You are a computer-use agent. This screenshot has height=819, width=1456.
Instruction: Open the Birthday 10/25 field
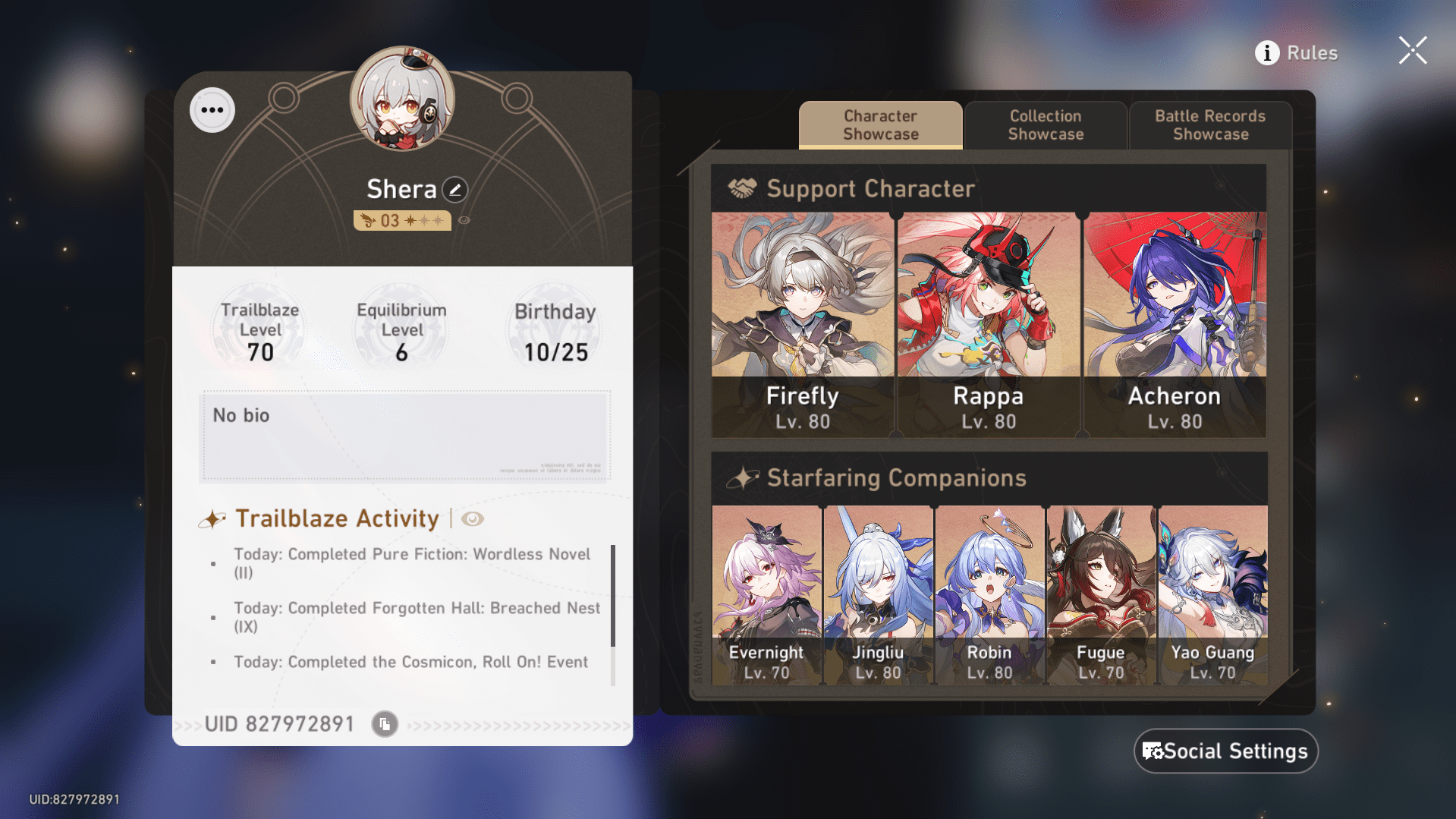click(554, 328)
